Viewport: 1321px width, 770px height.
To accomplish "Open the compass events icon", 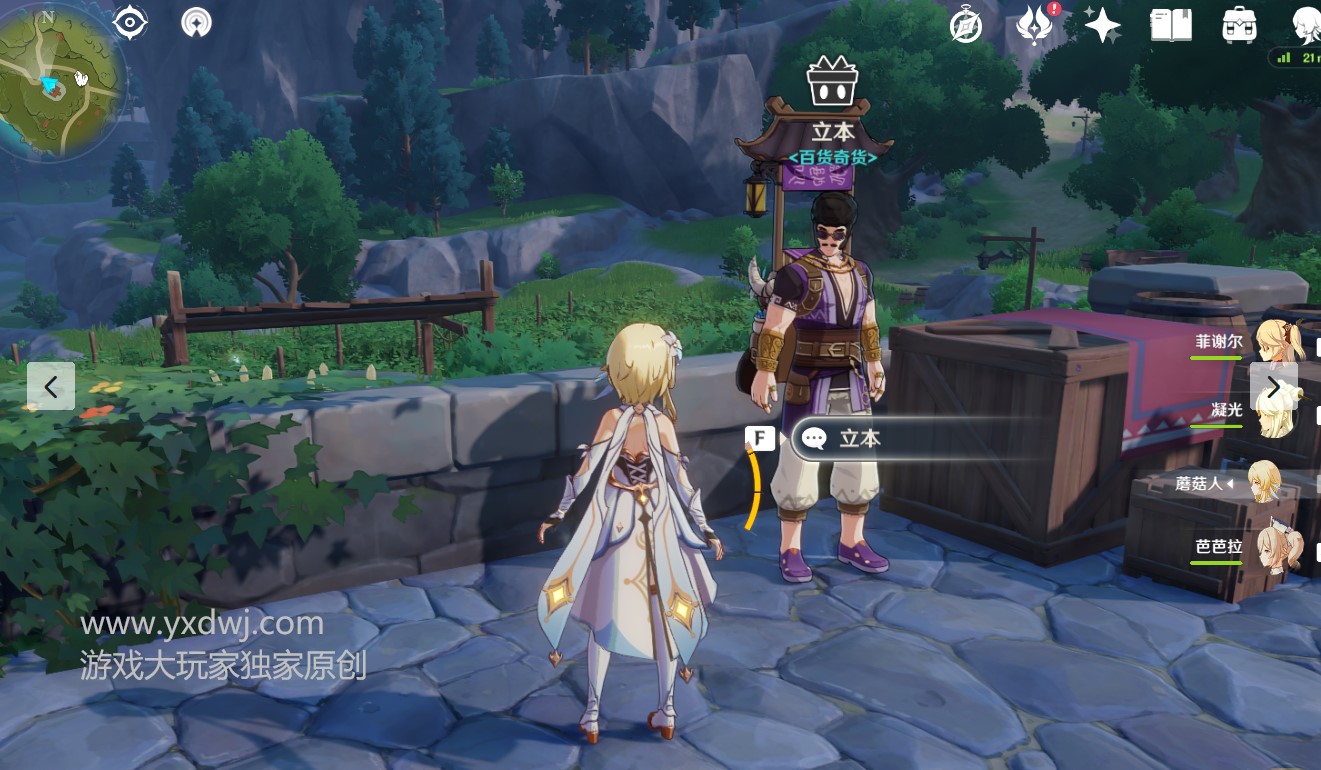I will [x=966, y=26].
